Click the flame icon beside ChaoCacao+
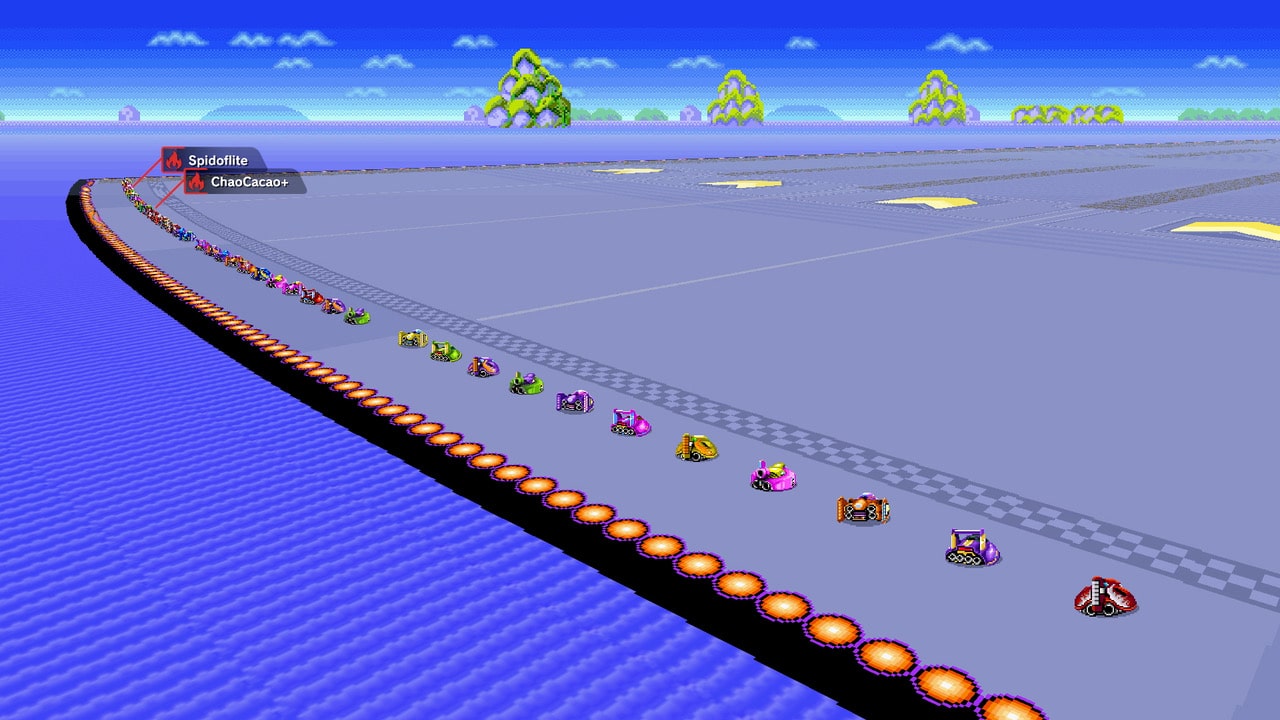The image size is (1280, 720). pyautogui.click(x=196, y=183)
